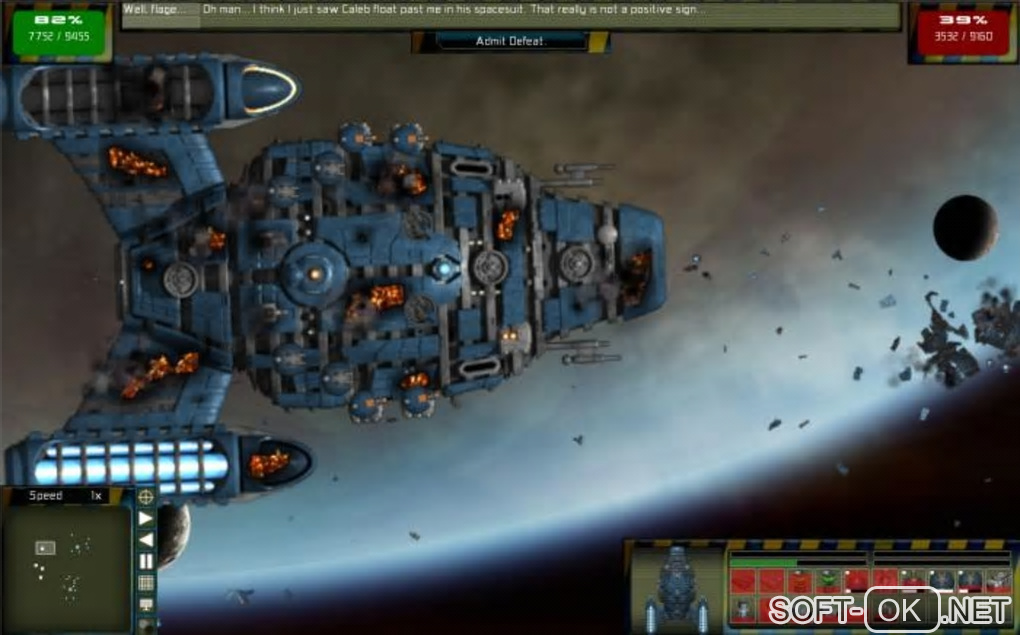The image size is (1020, 635).
Task: Activate the crosshair target button
Action: (146, 496)
